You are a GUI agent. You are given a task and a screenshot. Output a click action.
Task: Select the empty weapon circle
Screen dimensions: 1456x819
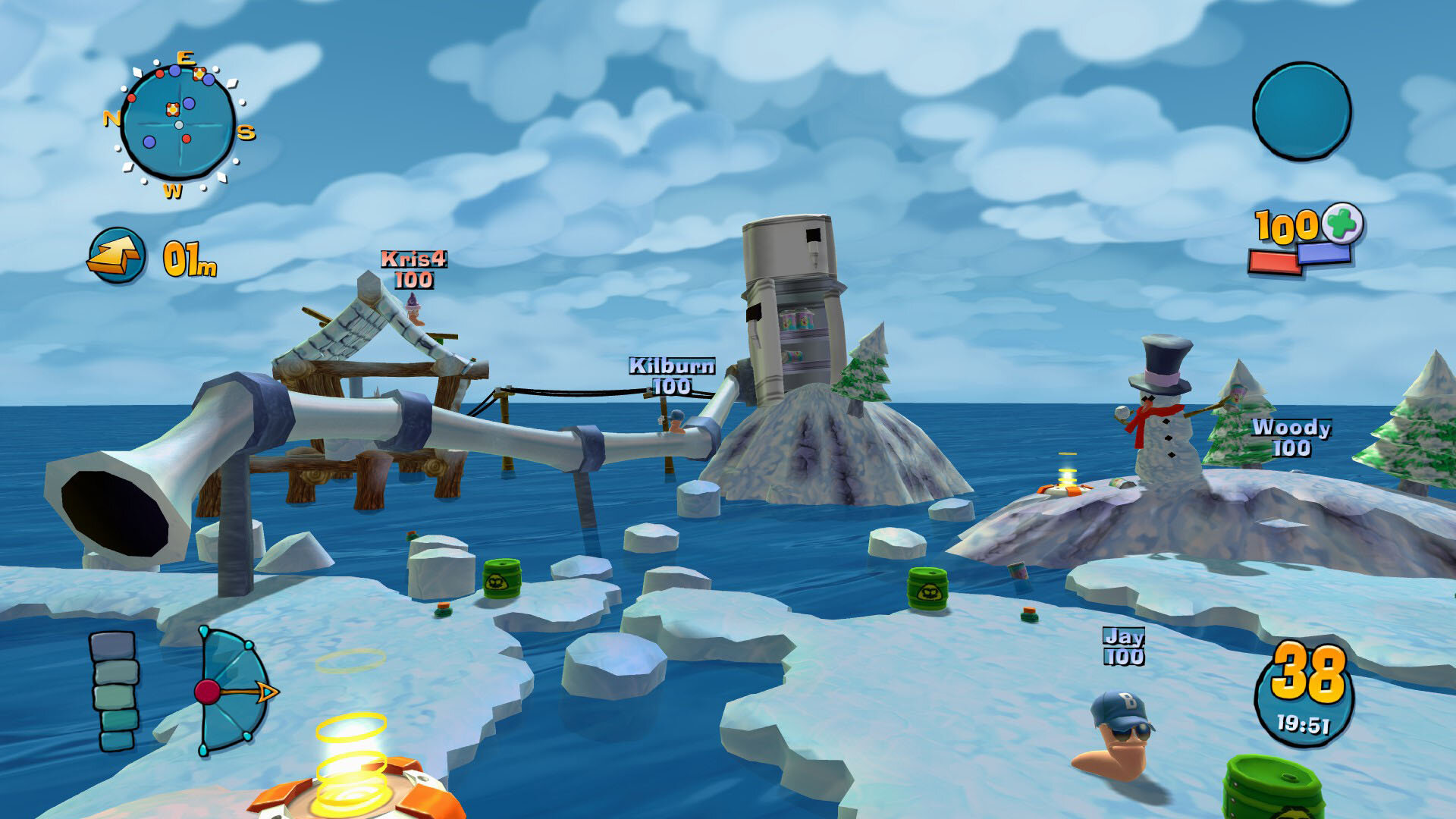point(1301,111)
